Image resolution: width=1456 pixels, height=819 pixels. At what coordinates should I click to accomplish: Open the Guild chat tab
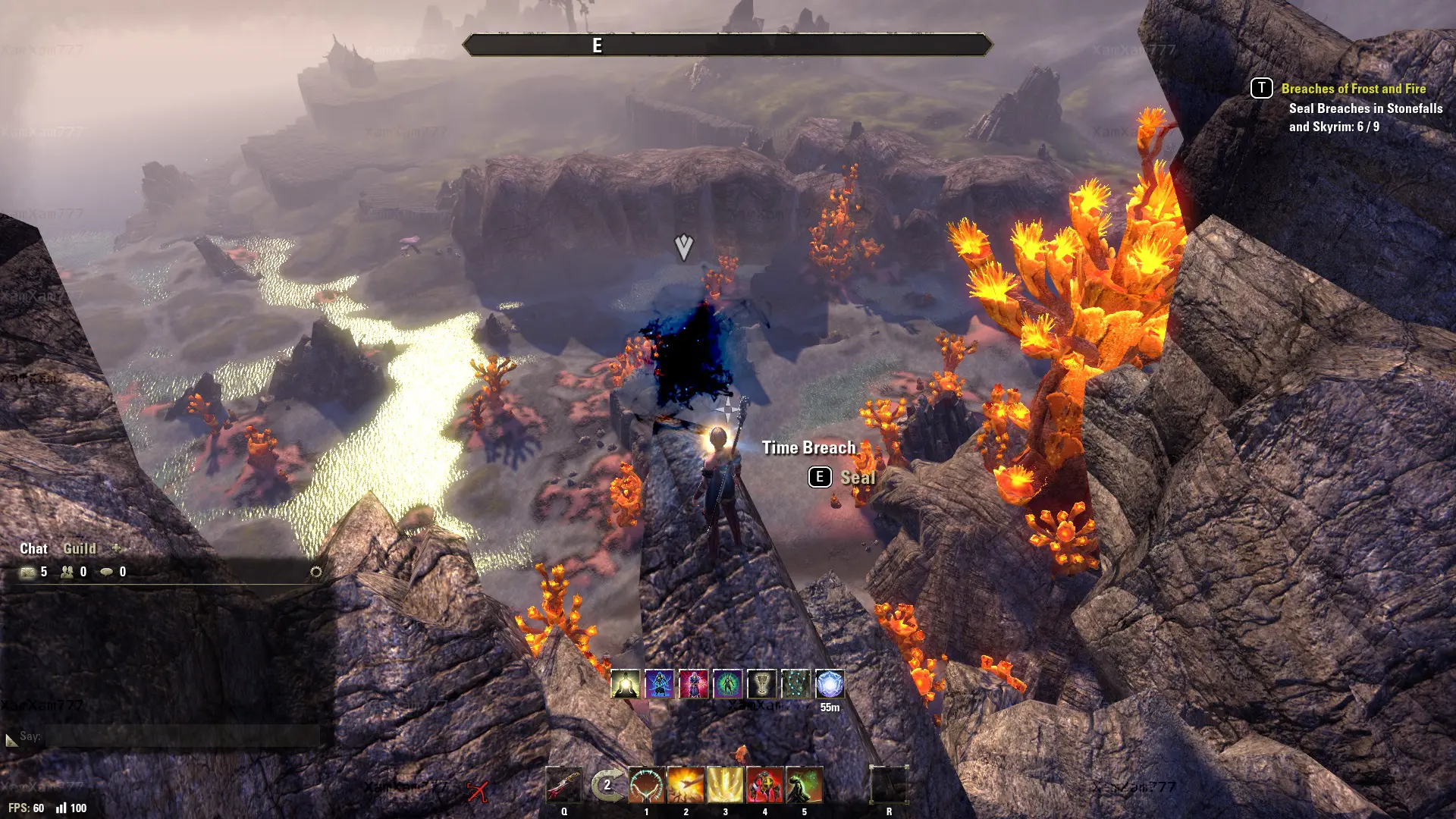(80, 548)
